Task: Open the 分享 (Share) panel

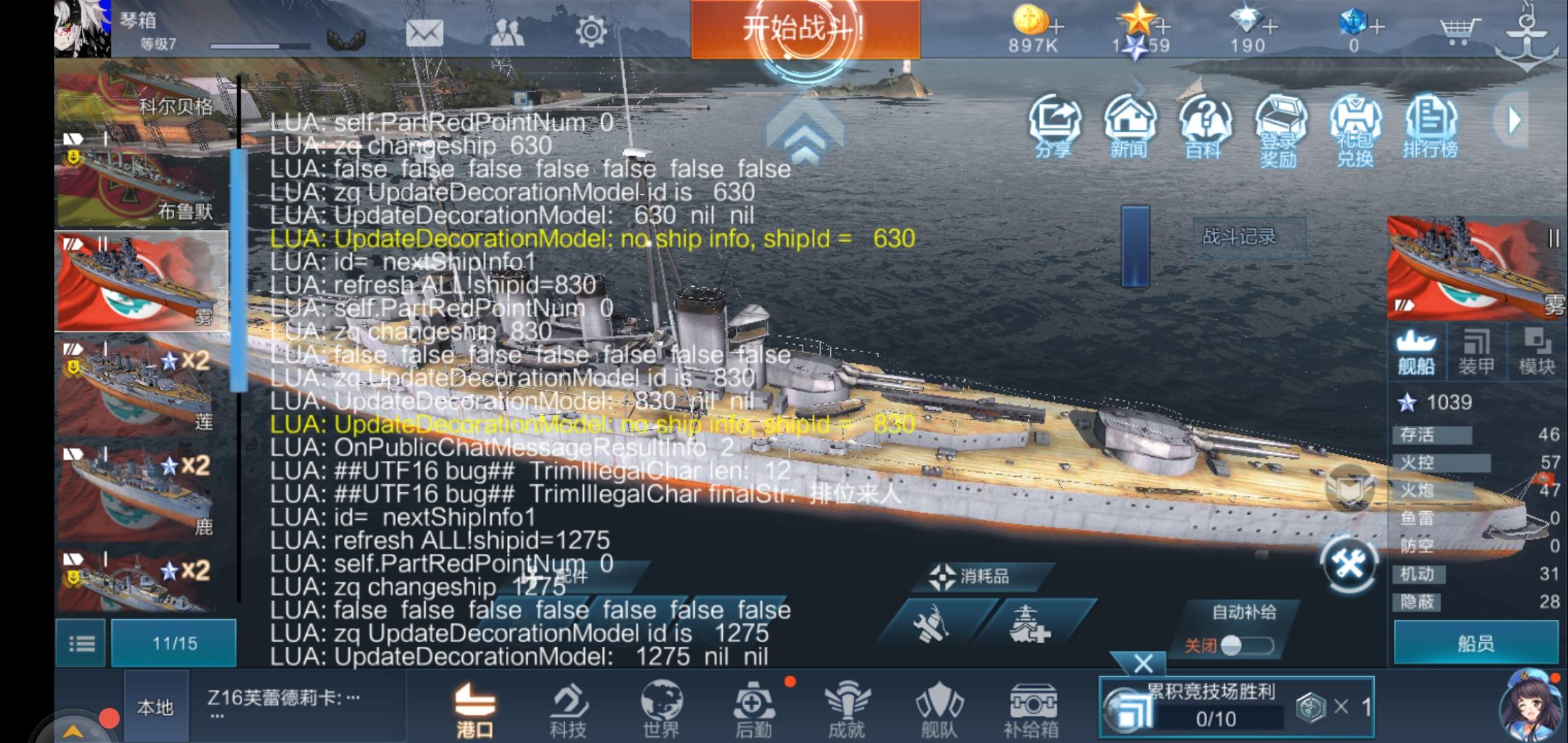Action: coord(1056,127)
